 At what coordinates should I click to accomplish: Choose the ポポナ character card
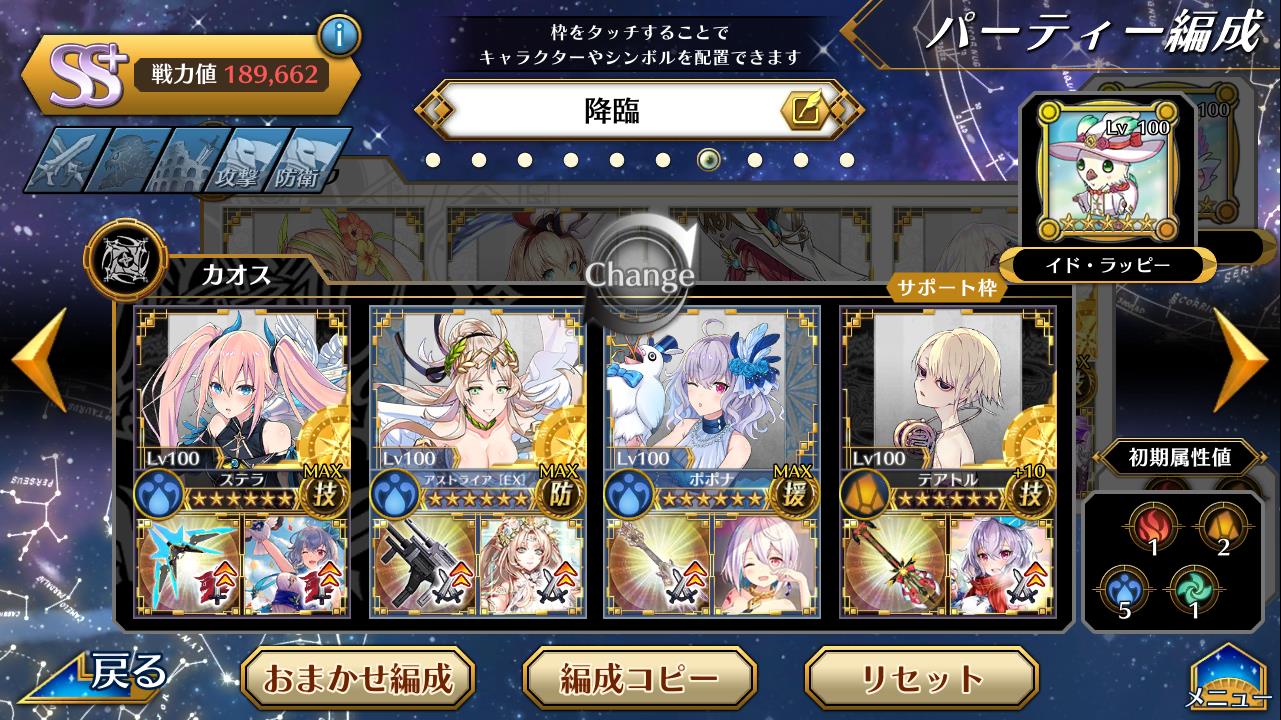click(x=711, y=390)
